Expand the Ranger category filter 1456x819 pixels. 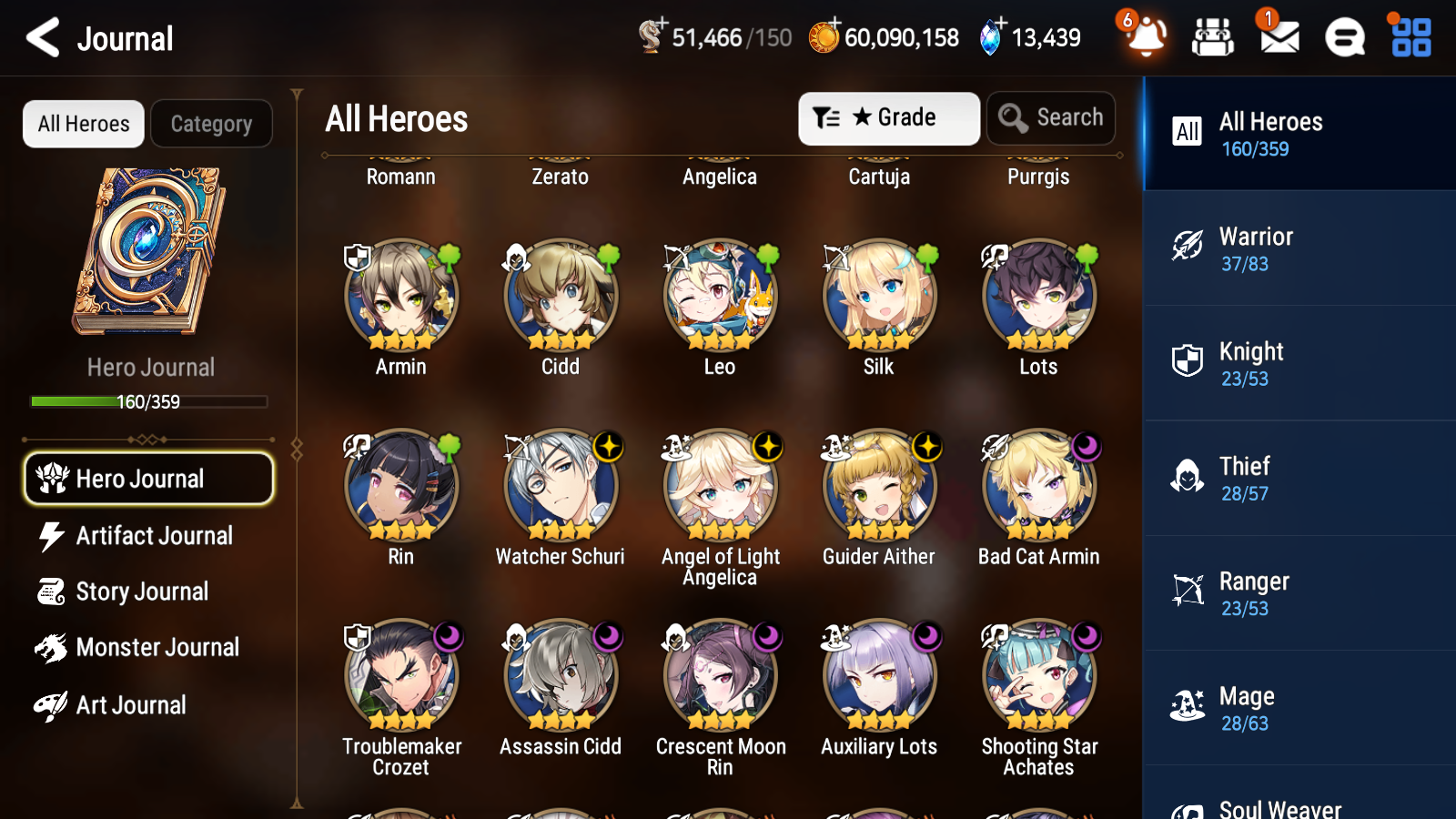(x=1299, y=593)
